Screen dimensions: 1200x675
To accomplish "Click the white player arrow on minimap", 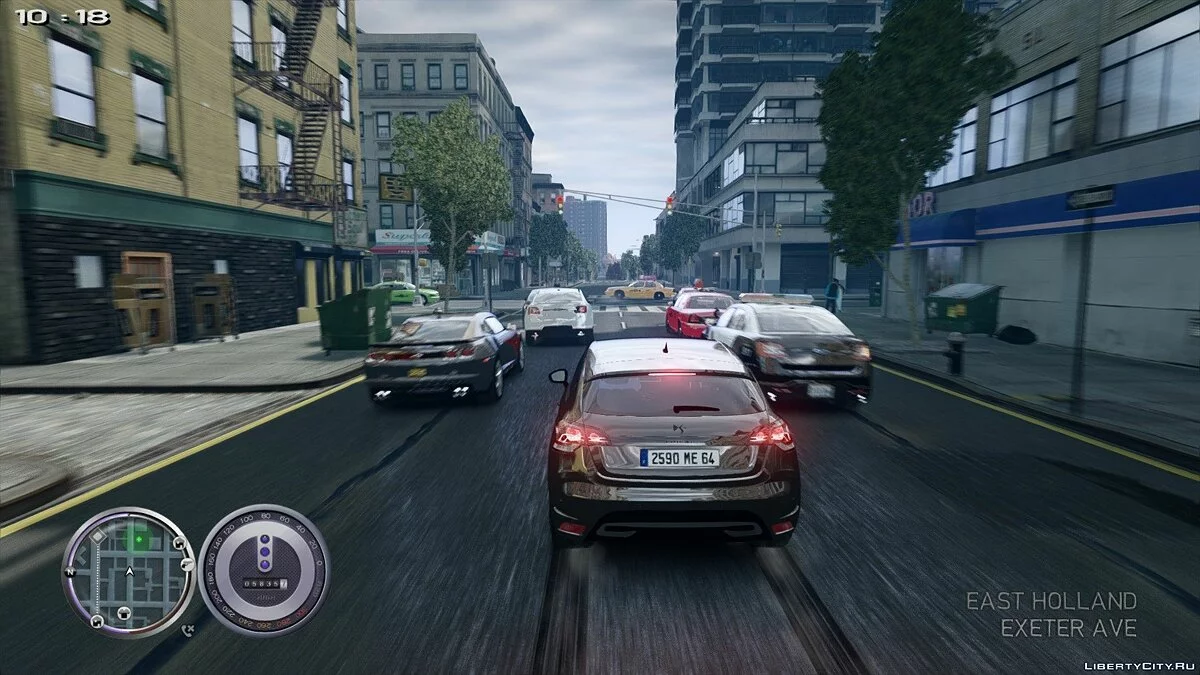I will pyautogui.click(x=129, y=573).
